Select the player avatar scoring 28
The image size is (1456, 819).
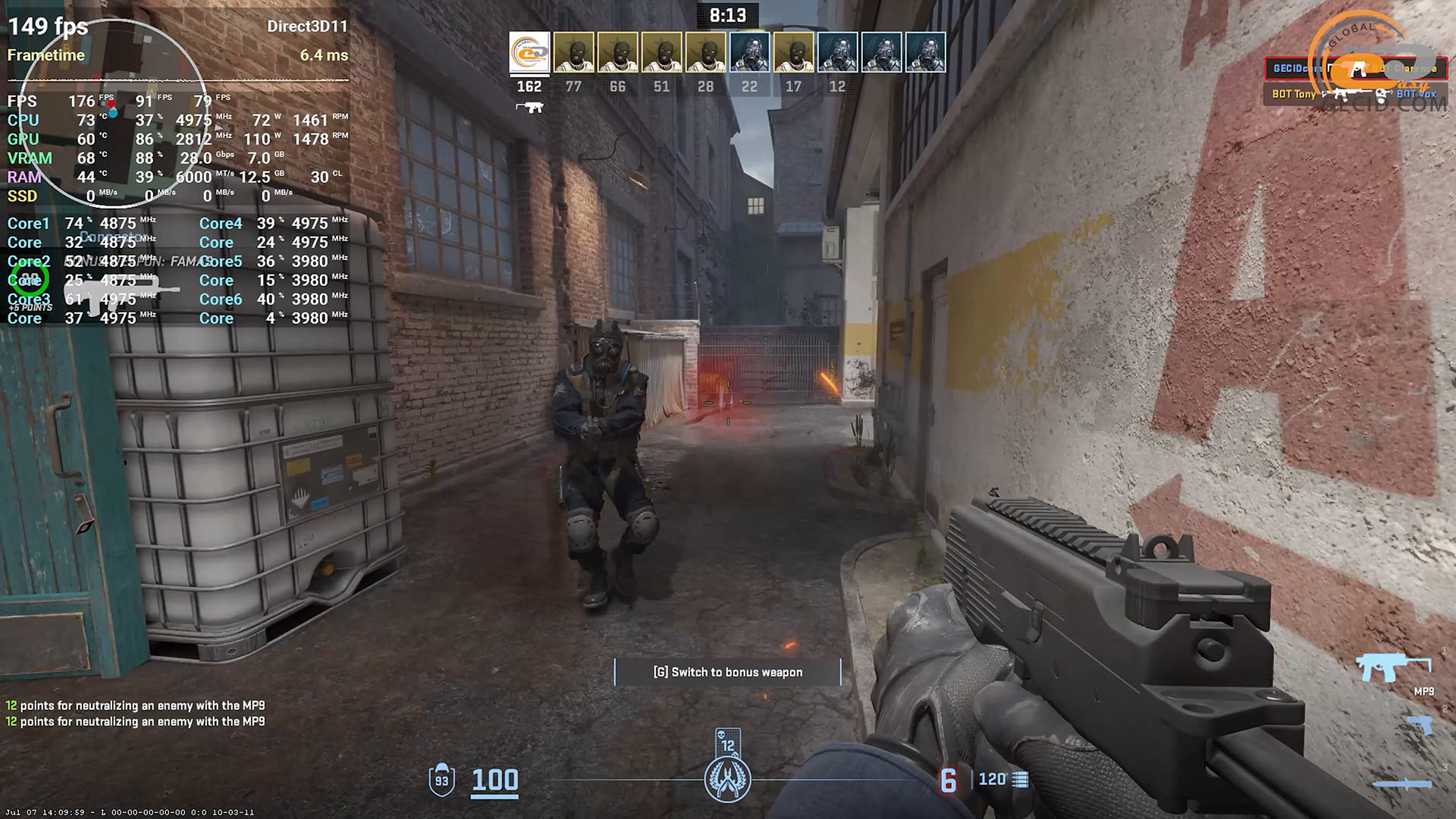[705, 52]
